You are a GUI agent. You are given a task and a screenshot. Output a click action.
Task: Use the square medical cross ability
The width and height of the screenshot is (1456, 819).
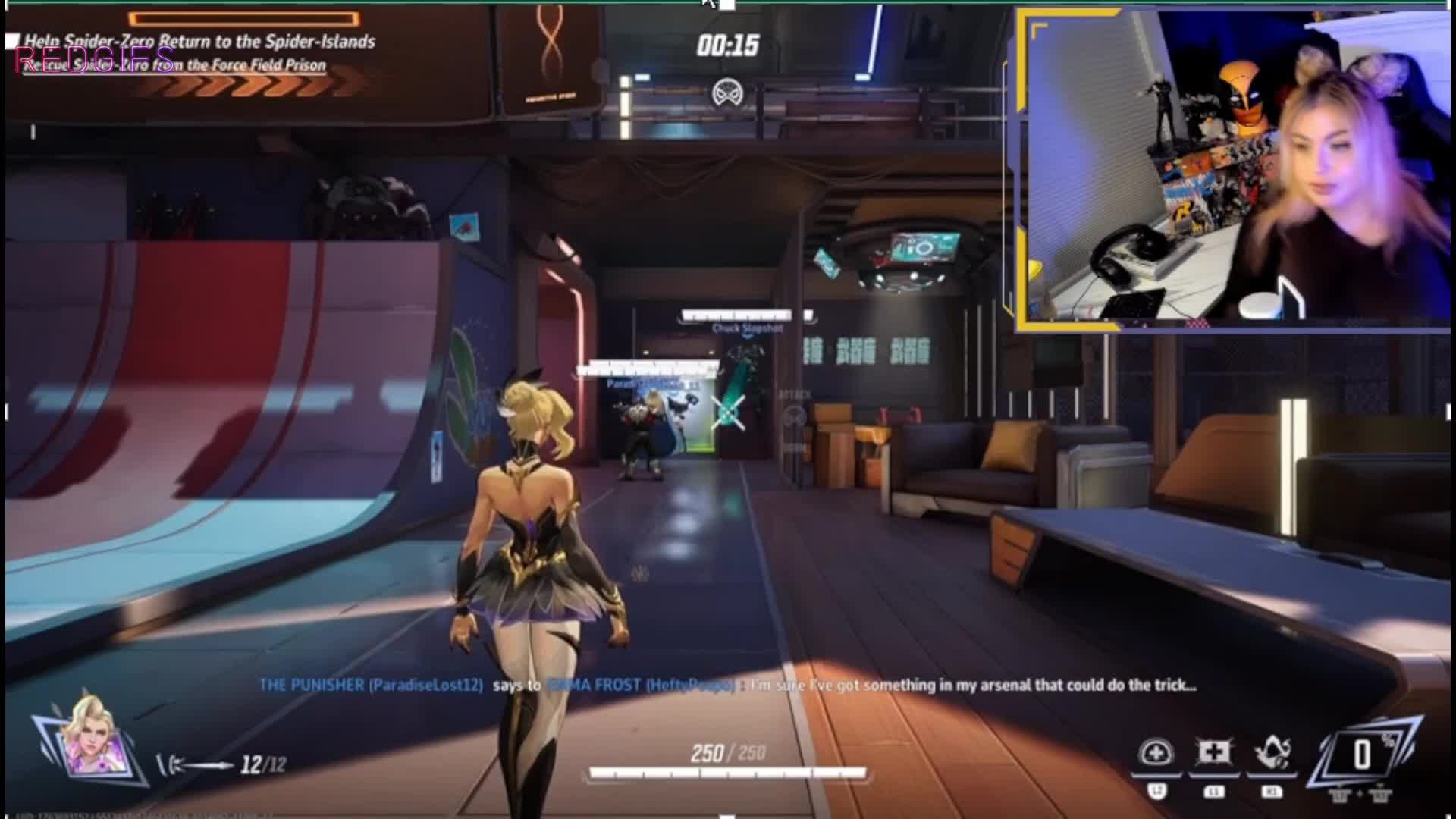1213,752
